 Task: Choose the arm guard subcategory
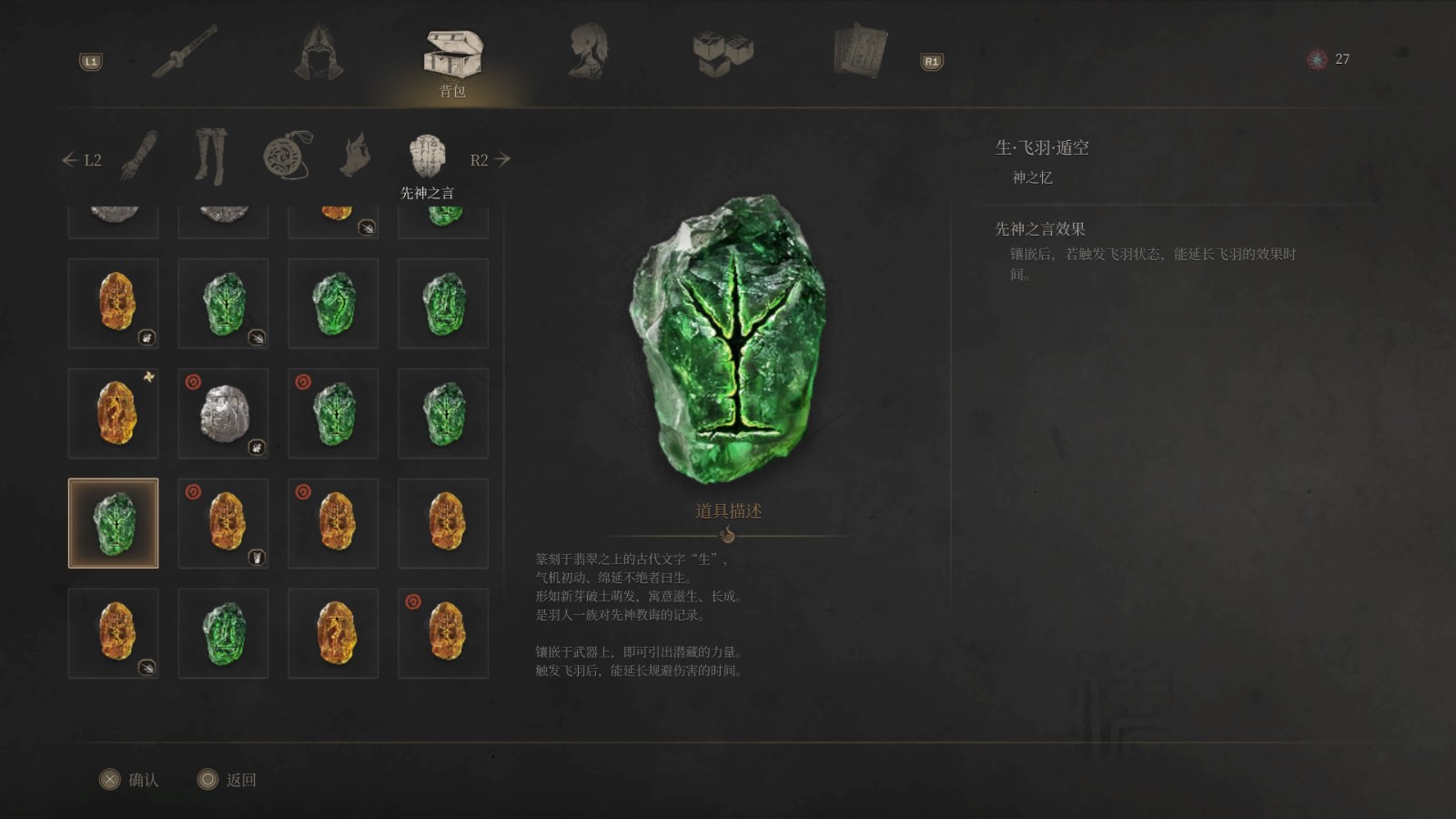139,156
